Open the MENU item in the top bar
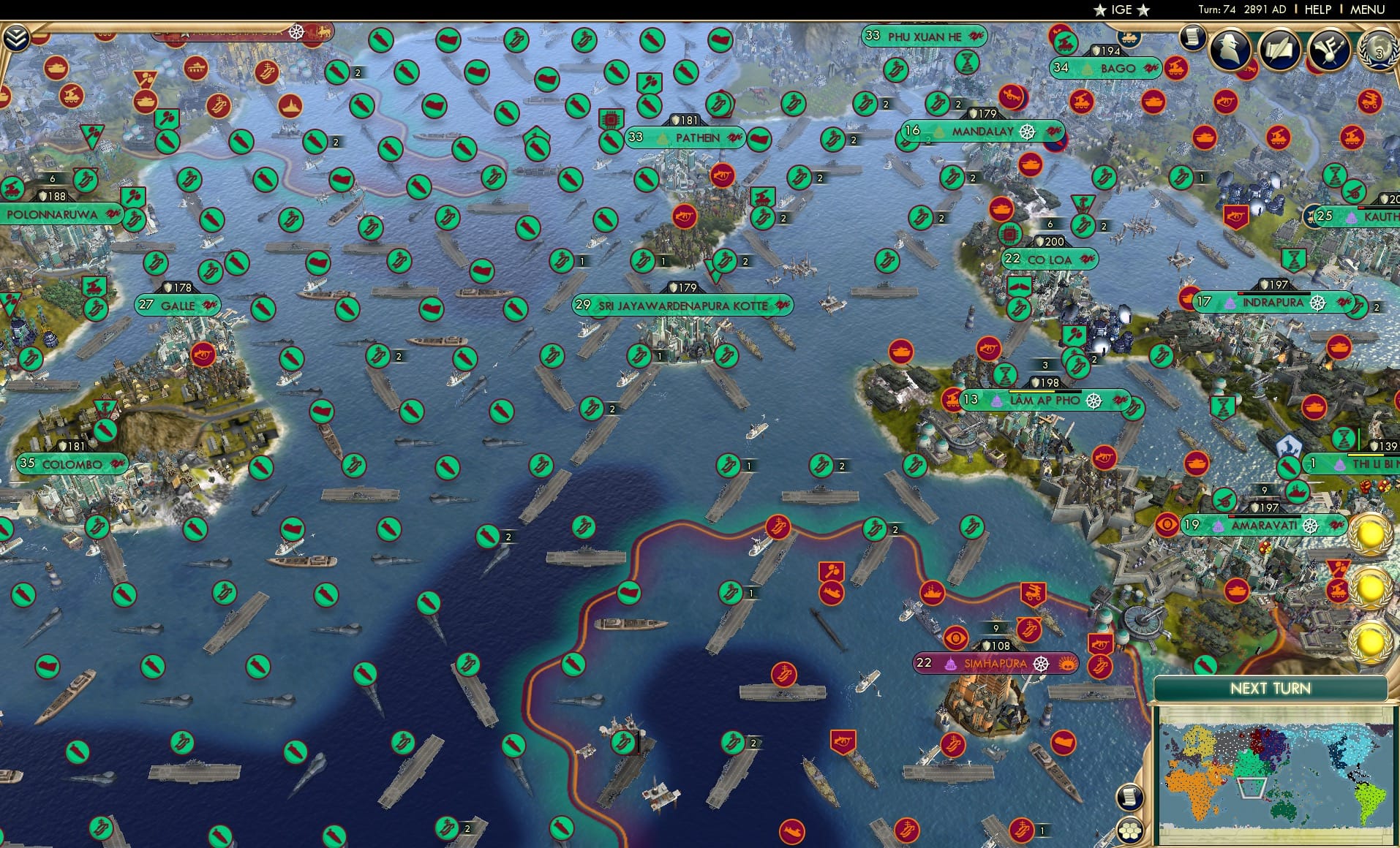1400x848 pixels. pos(1366,10)
